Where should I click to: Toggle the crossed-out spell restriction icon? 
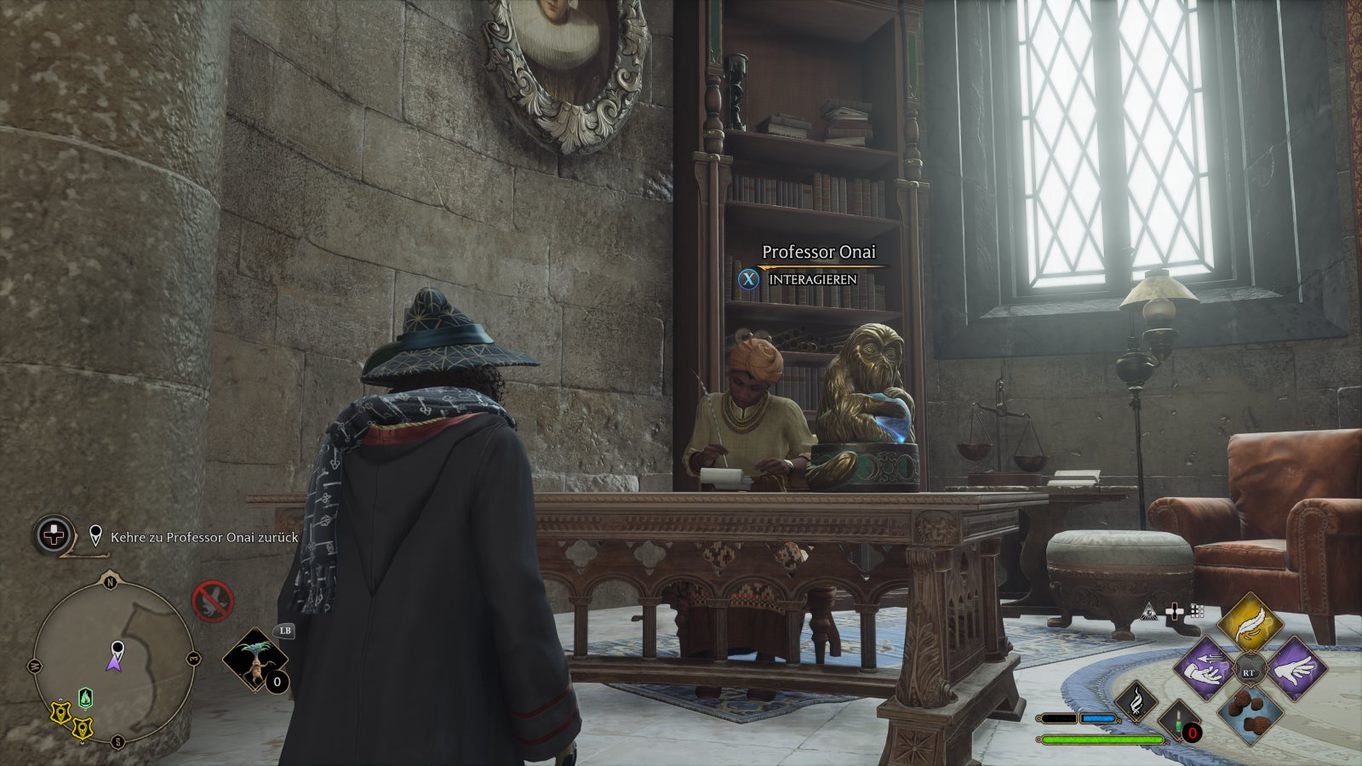point(213,599)
